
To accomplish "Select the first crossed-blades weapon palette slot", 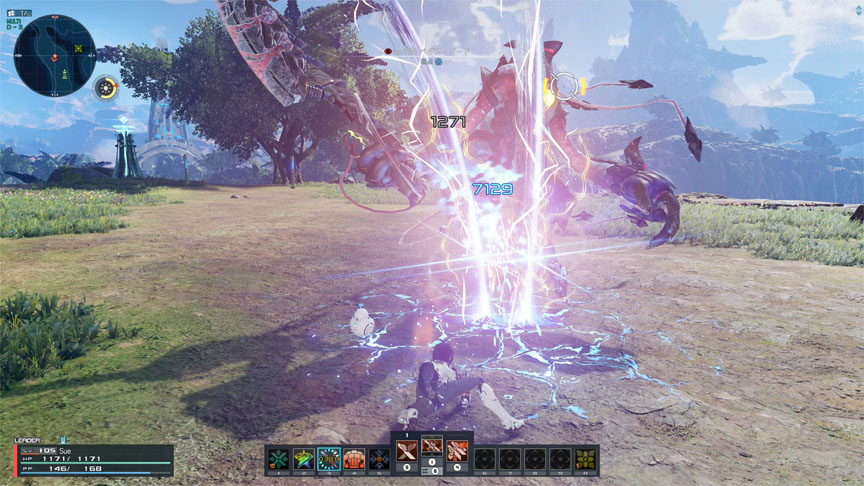I will (407, 448).
